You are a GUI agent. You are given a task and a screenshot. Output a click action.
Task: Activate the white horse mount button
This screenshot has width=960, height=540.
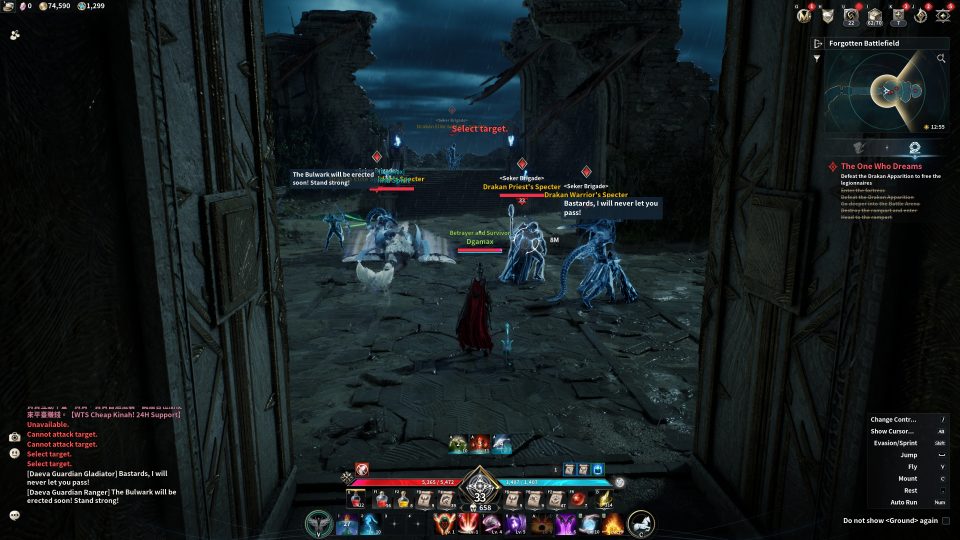641,523
